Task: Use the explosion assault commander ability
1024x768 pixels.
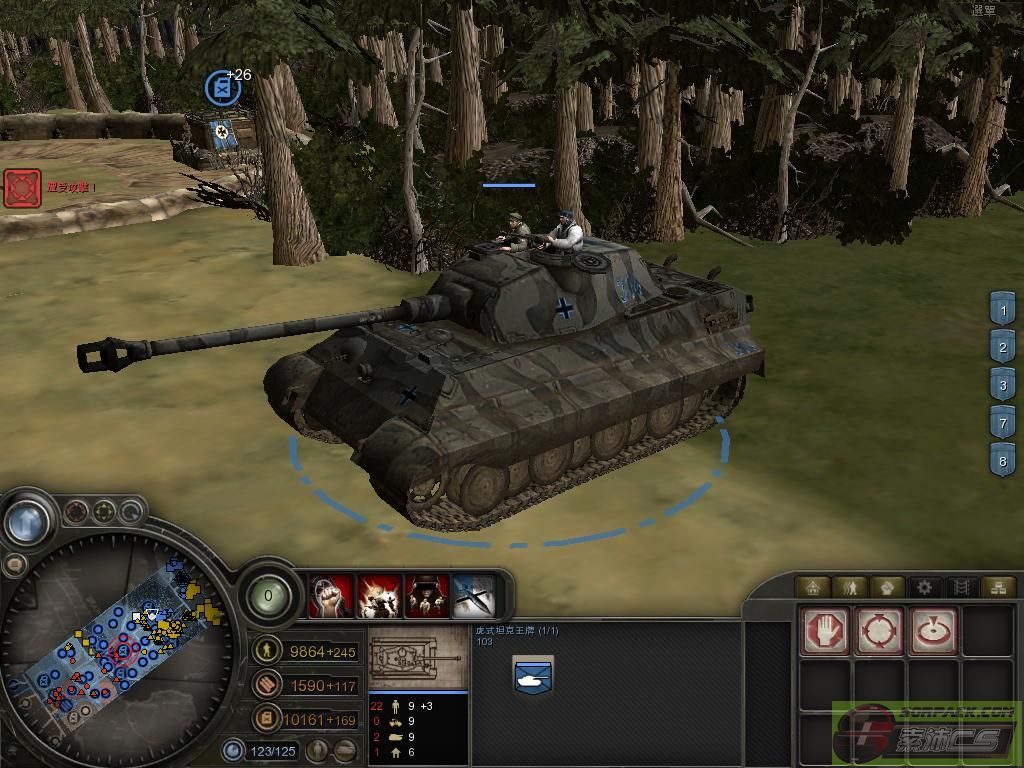Action: pyautogui.click(x=380, y=596)
